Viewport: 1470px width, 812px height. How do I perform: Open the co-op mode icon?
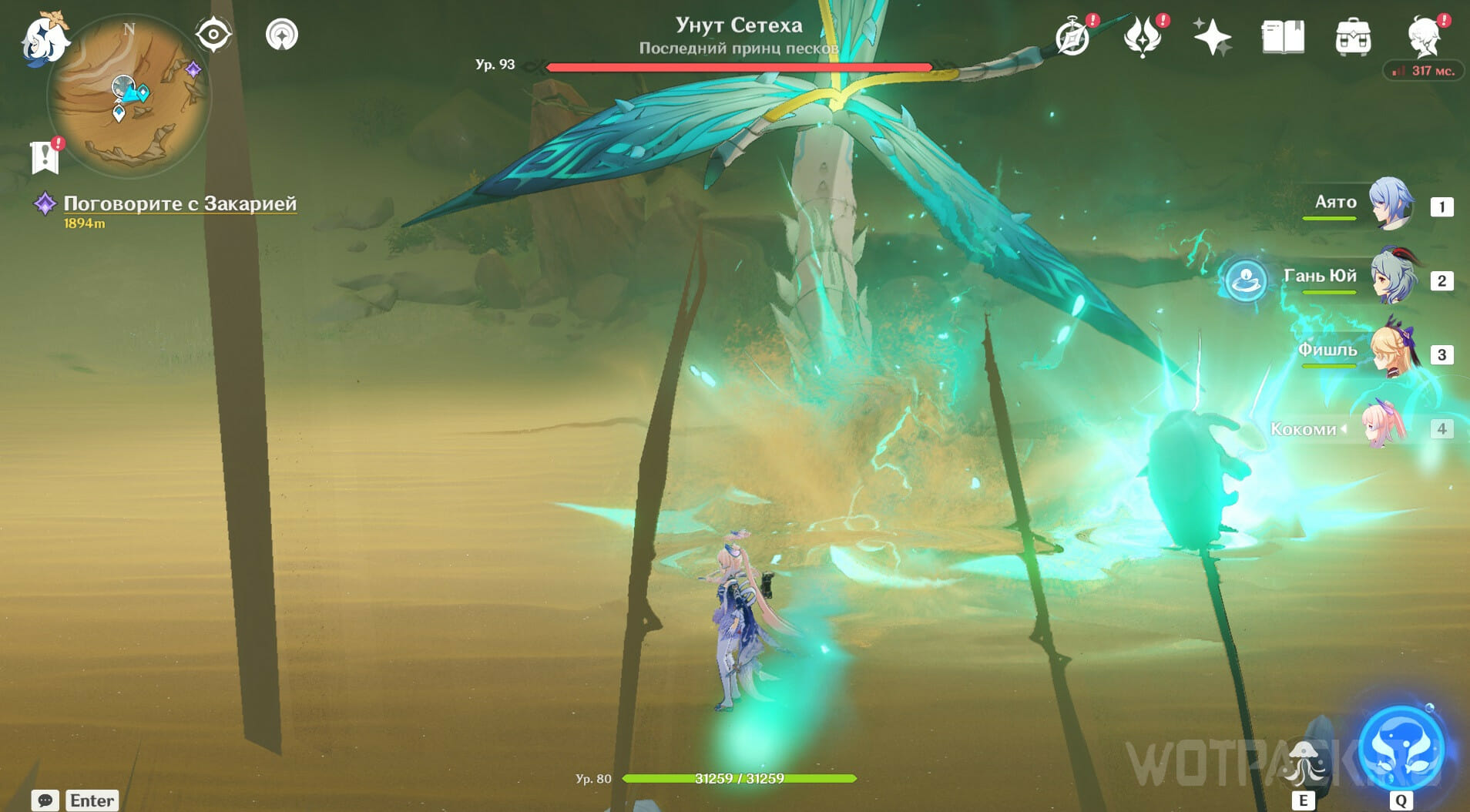coord(281,35)
